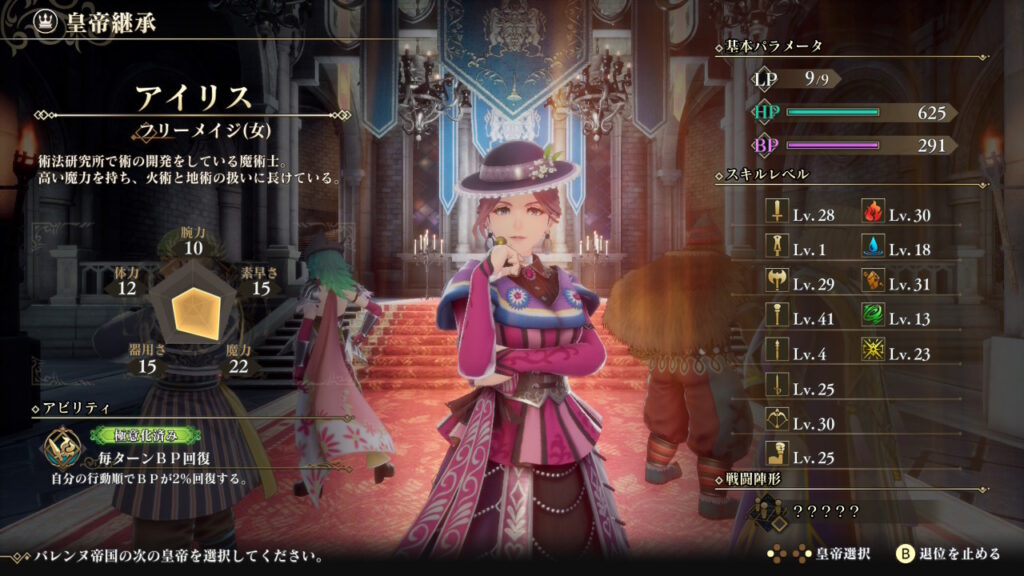Click the bow skill icon

(x=775, y=421)
